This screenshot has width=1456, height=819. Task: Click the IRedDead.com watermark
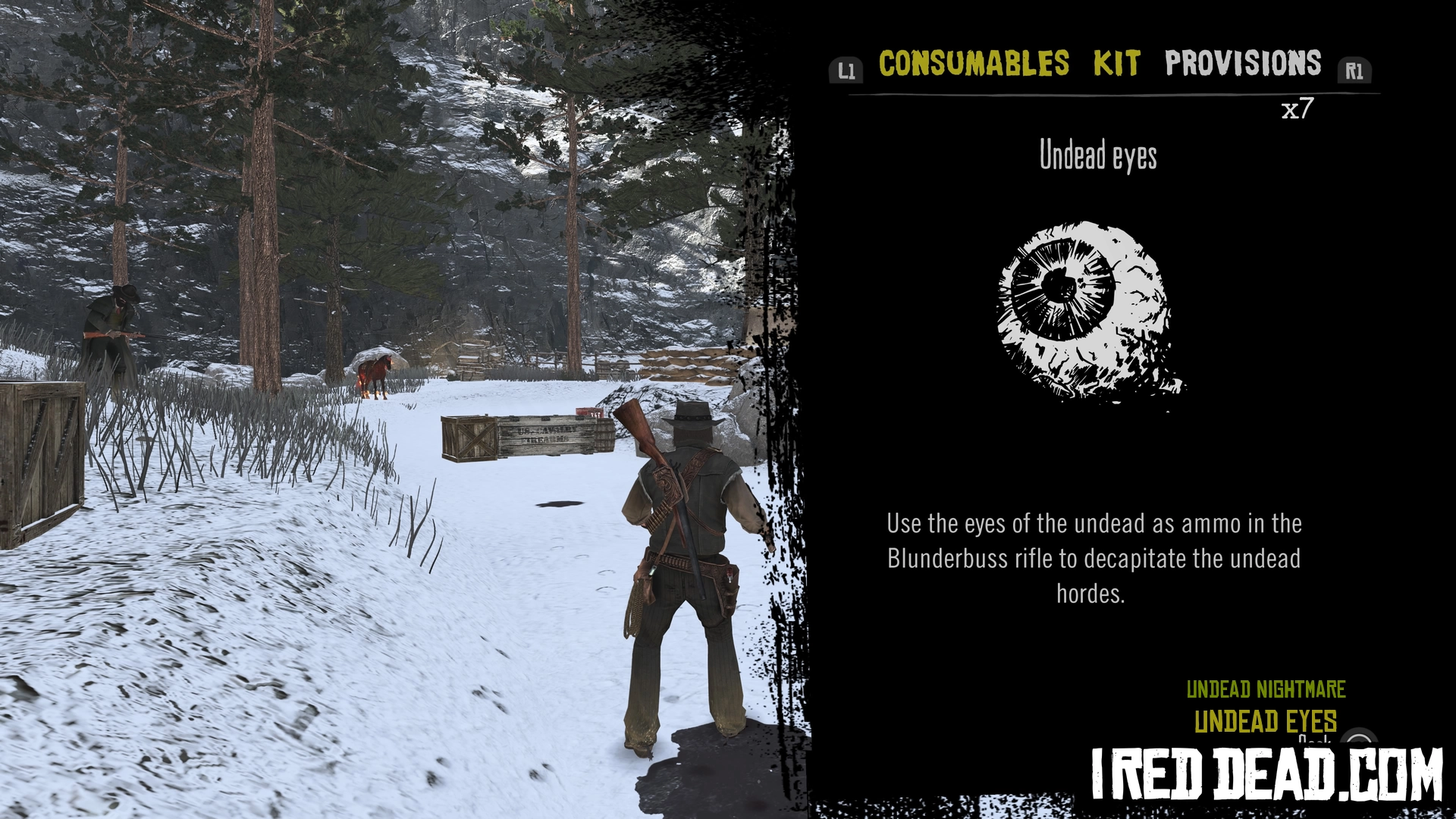pyautogui.click(x=1266, y=774)
